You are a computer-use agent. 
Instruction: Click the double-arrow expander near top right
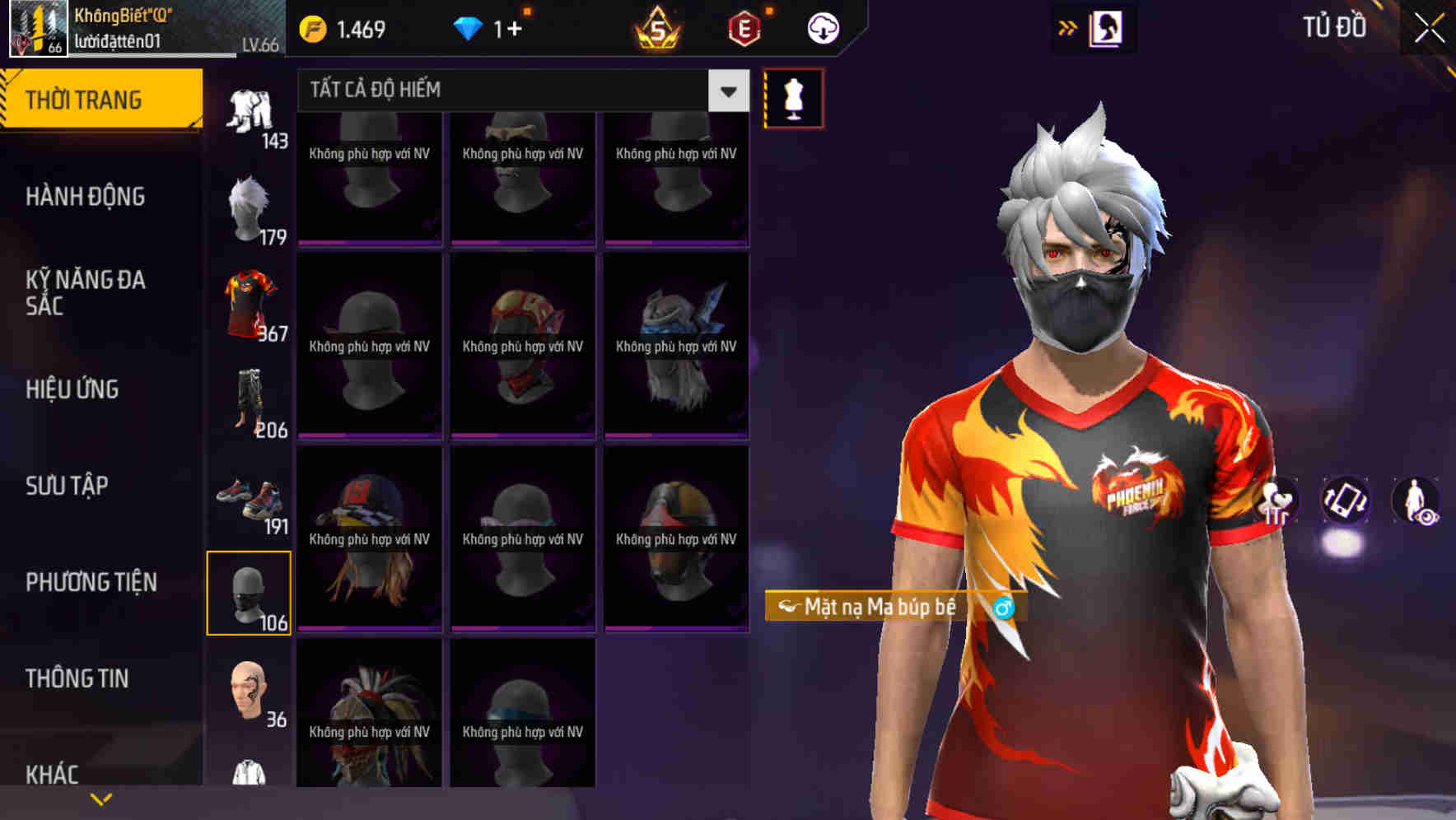[x=1068, y=27]
